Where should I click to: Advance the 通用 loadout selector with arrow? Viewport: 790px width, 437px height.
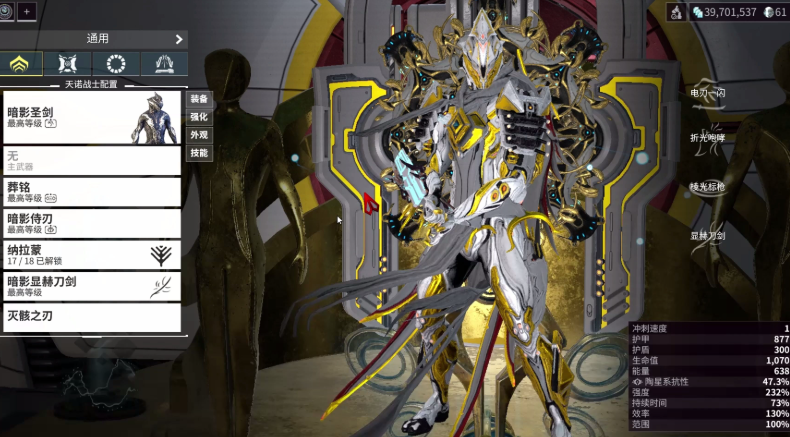179,39
